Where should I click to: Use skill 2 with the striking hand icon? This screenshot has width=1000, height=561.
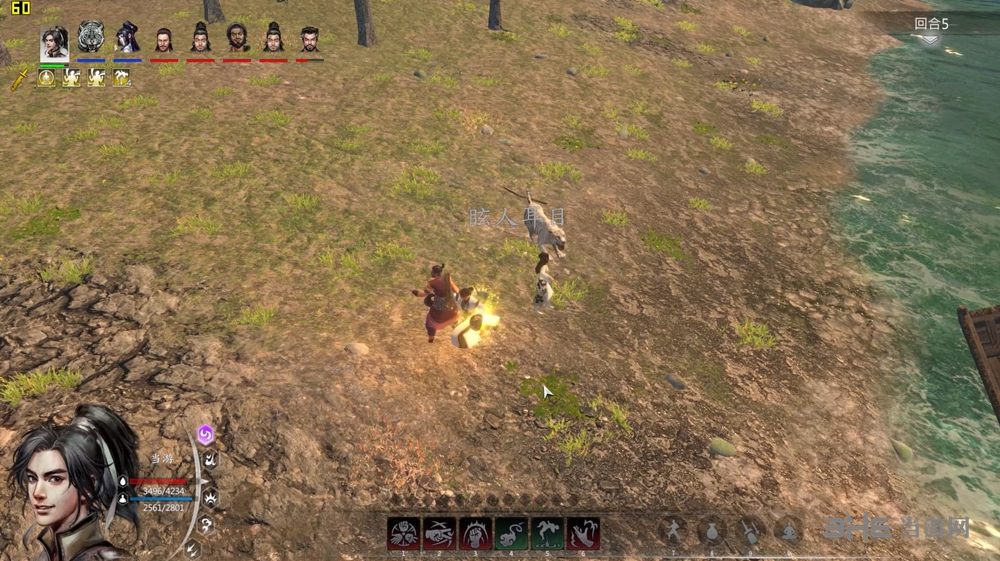[440, 534]
